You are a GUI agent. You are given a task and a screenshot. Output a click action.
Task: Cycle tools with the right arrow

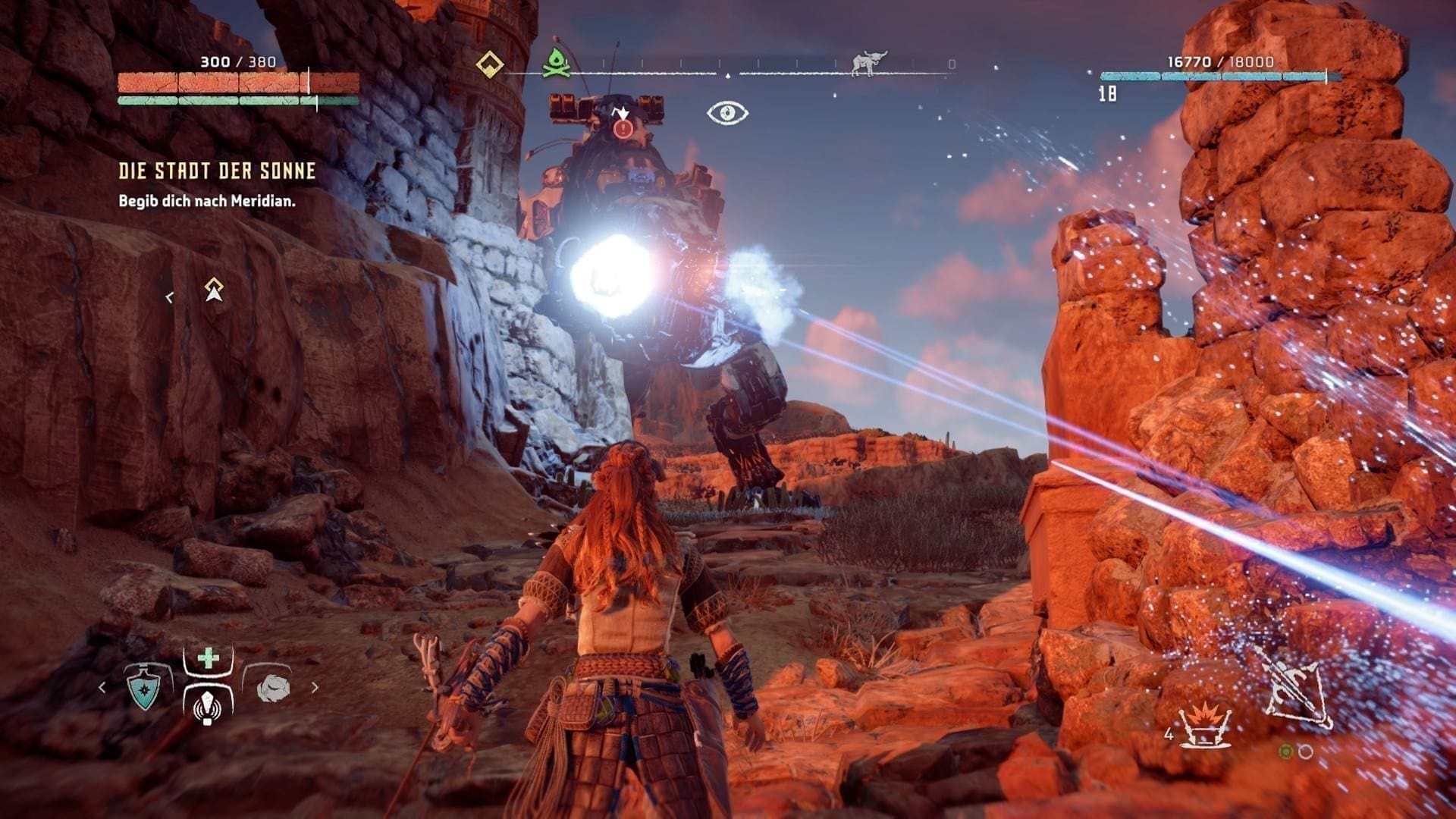click(315, 688)
